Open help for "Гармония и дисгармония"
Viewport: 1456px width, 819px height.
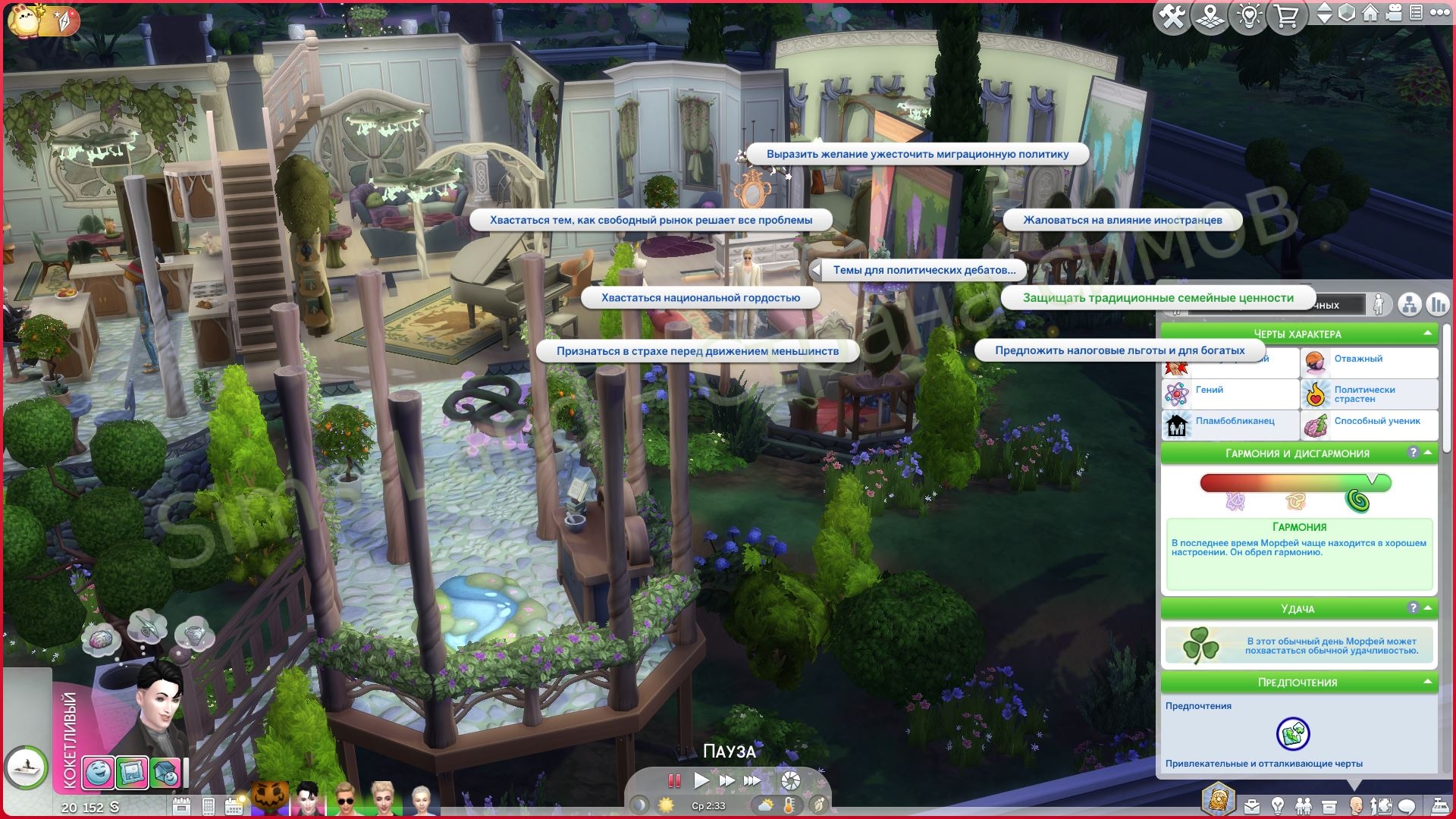(x=1413, y=453)
